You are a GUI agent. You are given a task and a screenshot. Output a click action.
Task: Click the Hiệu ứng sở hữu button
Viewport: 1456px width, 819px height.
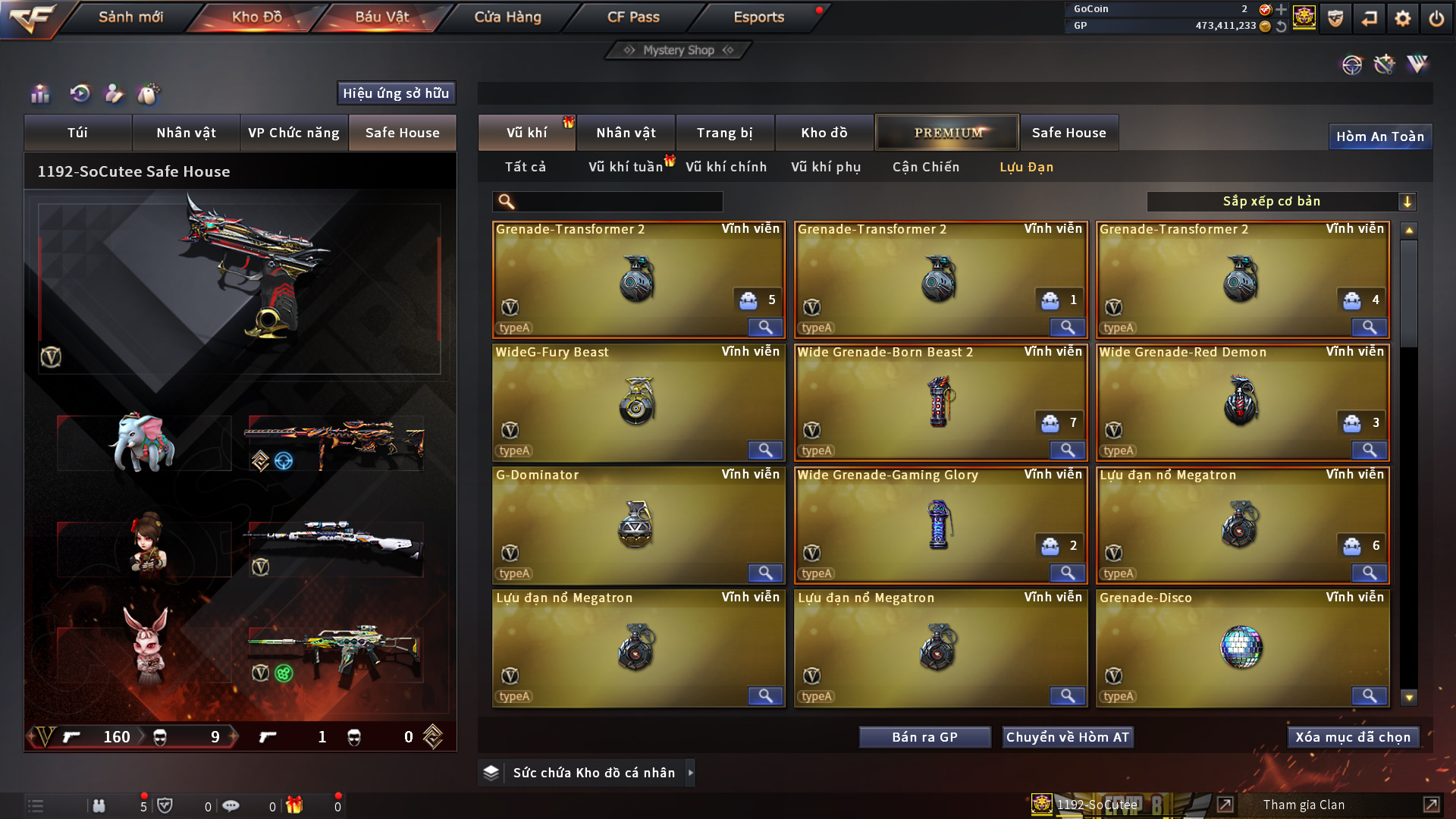396,93
